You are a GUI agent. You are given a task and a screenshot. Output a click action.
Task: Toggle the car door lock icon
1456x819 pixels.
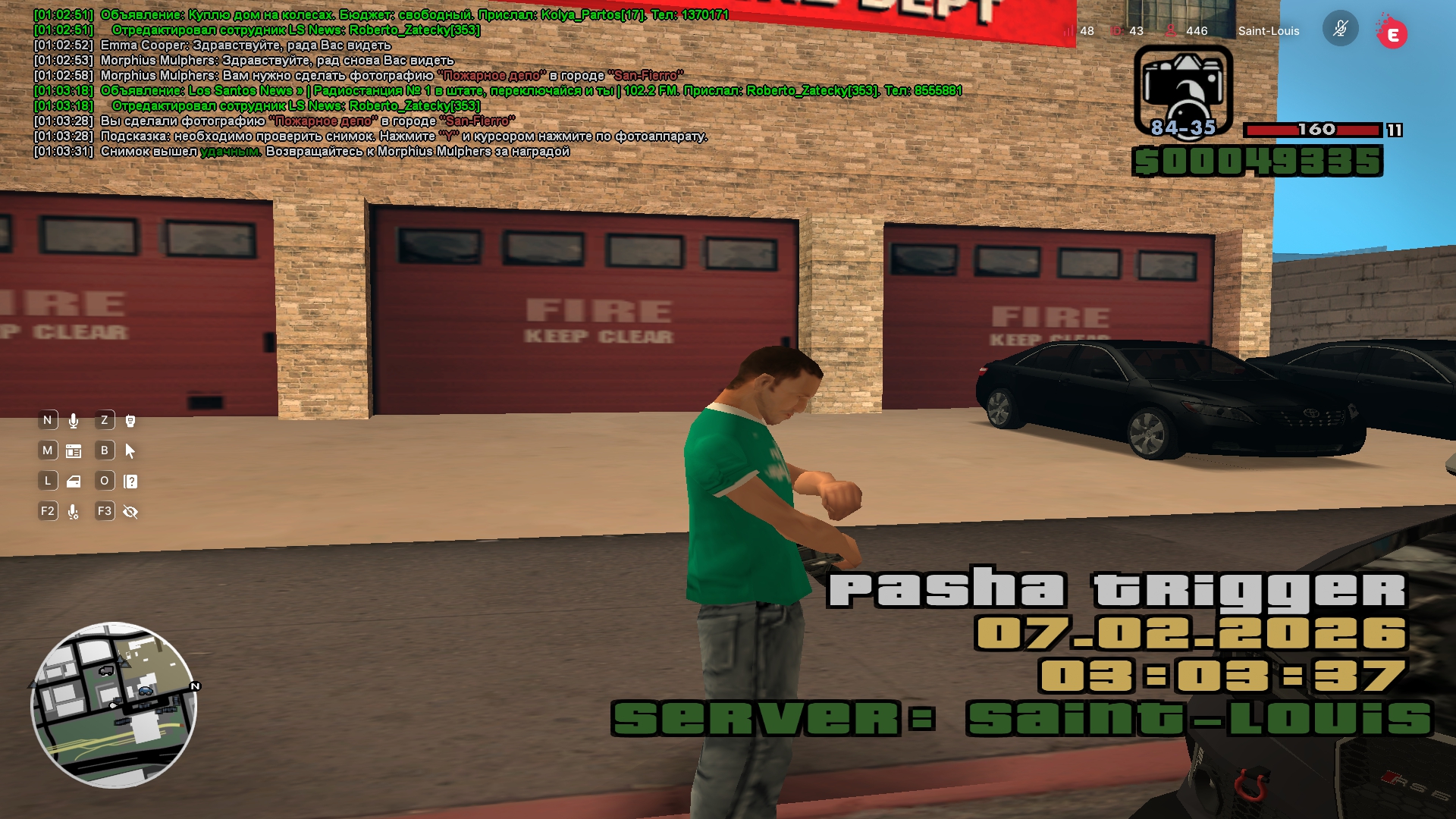74,482
